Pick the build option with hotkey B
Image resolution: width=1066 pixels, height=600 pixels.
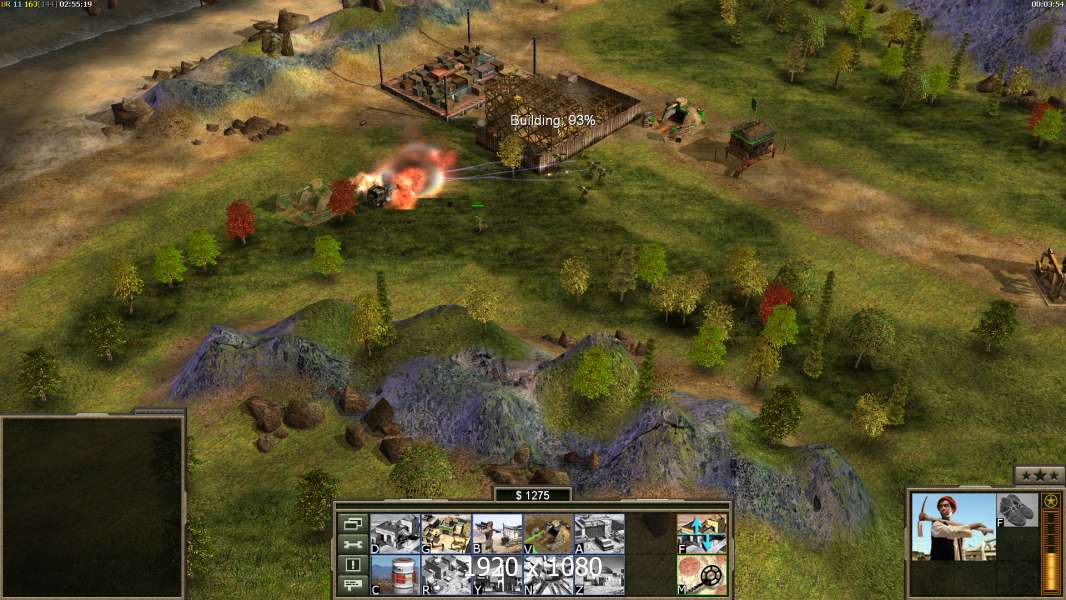coord(497,534)
